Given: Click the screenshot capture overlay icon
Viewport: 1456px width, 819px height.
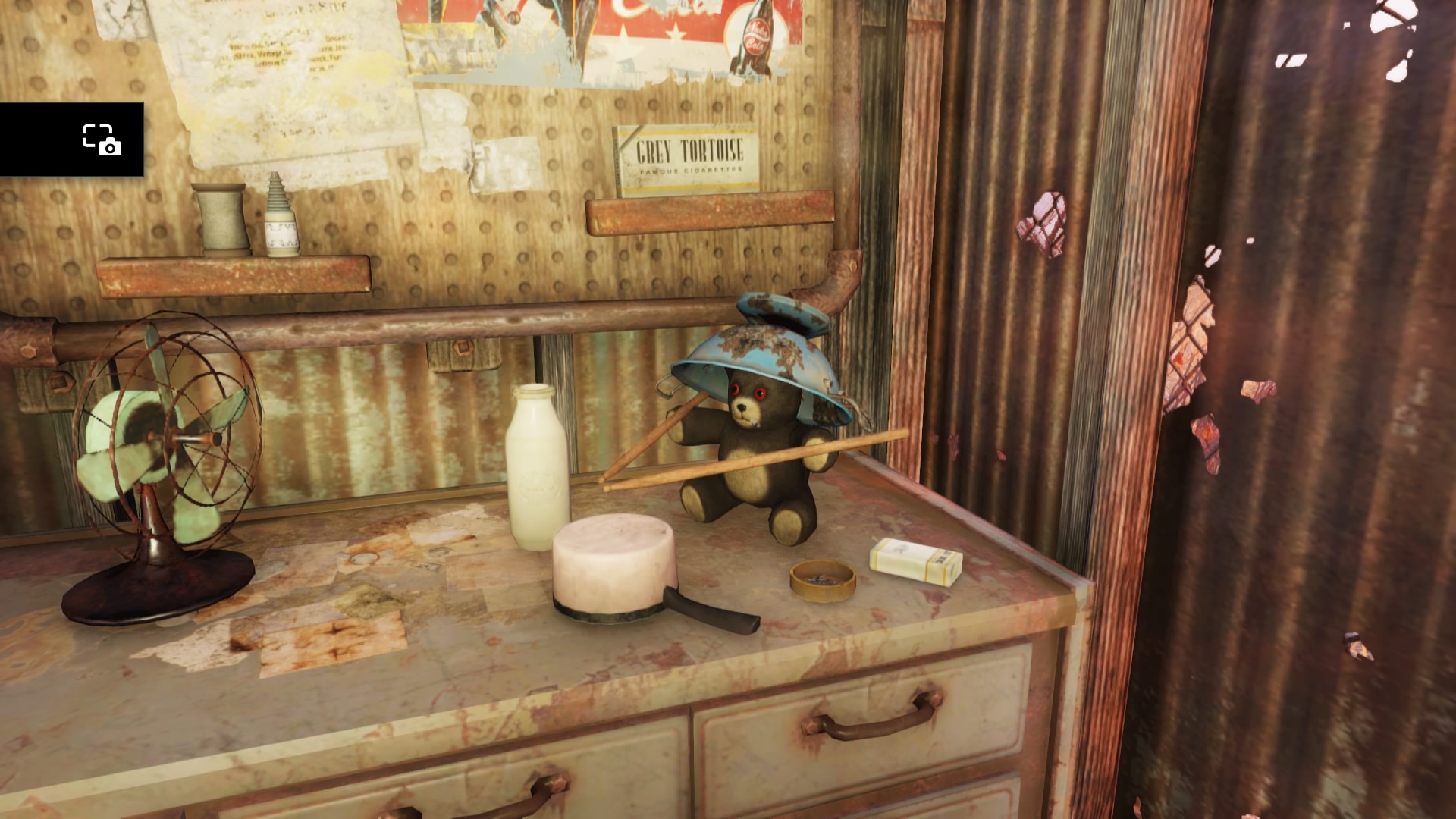Looking at the screenshot, I should click(102, 140).
